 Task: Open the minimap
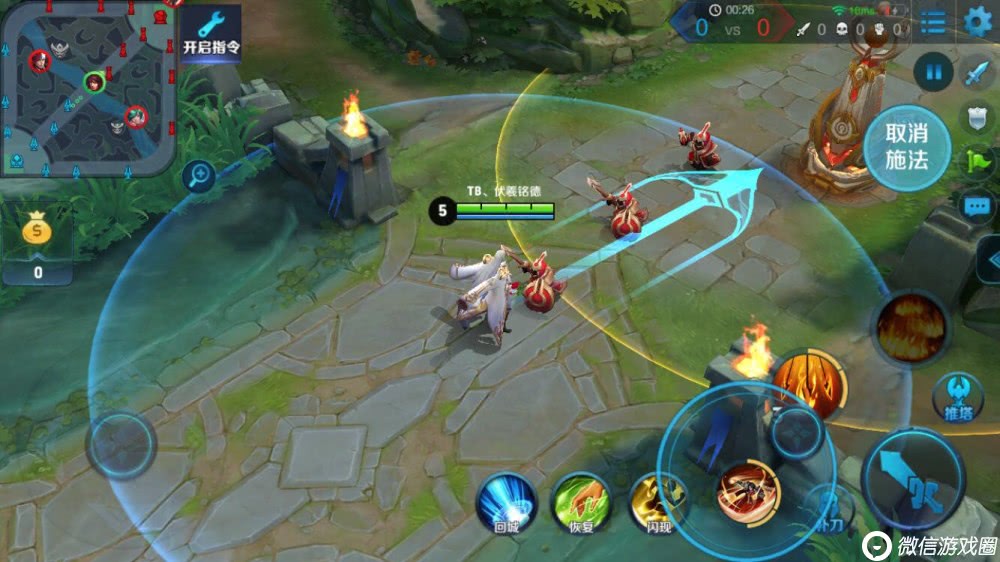[88, 88]
